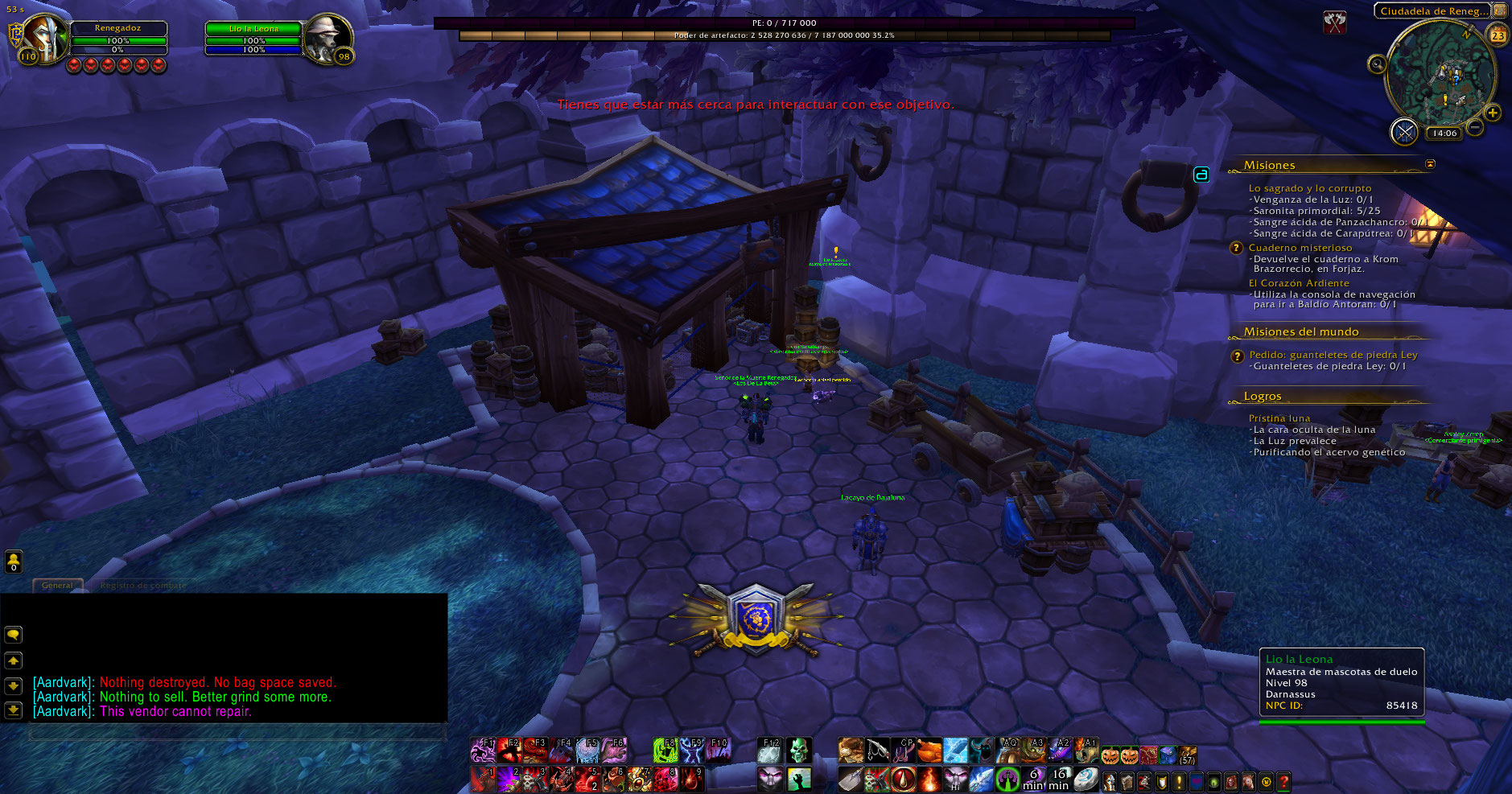Open the crossed-swords garrison report button

tap(1404, 132)
